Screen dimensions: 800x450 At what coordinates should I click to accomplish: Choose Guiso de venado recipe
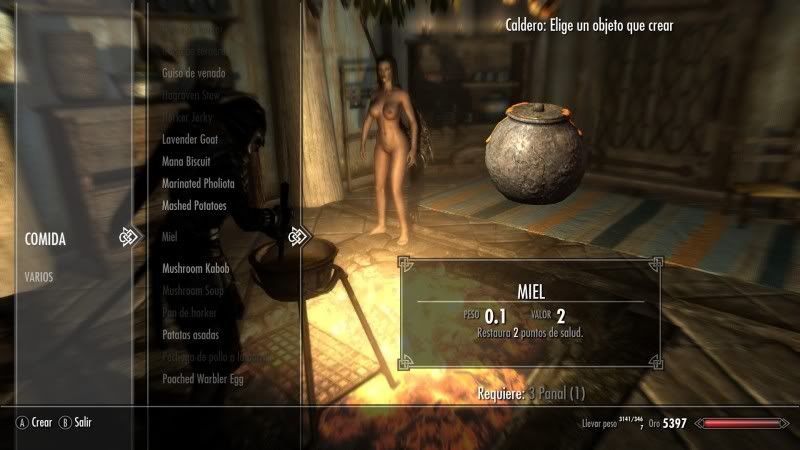coord(194,73)
